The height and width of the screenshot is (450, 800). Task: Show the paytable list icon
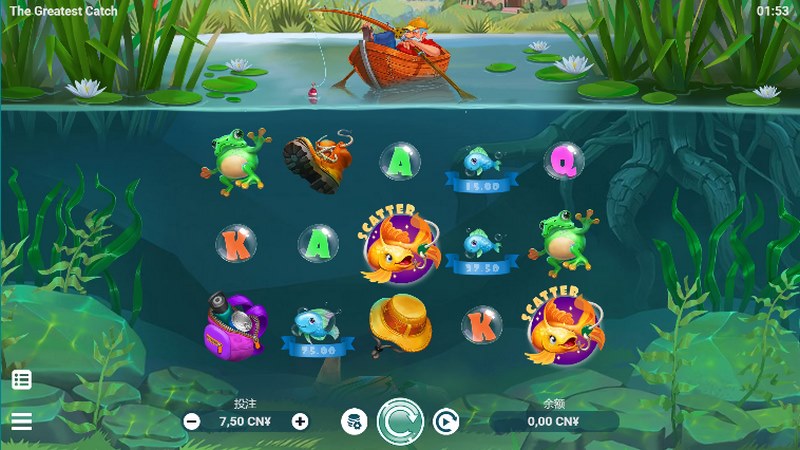pyautogui.click(x=21, y=380)
